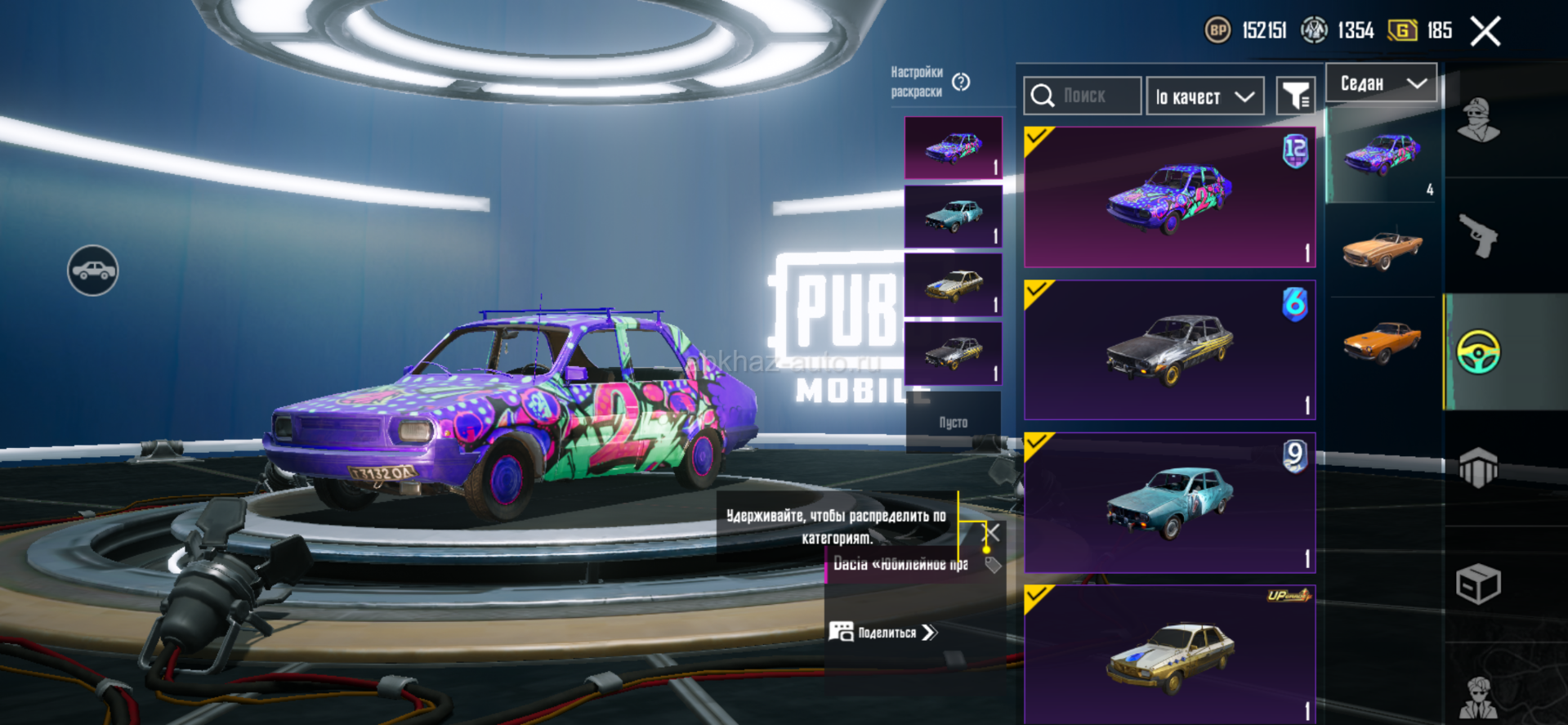Select the empty Пусто paint slot
Viewport: 1568px width, 725px height.
pos(953,423)
